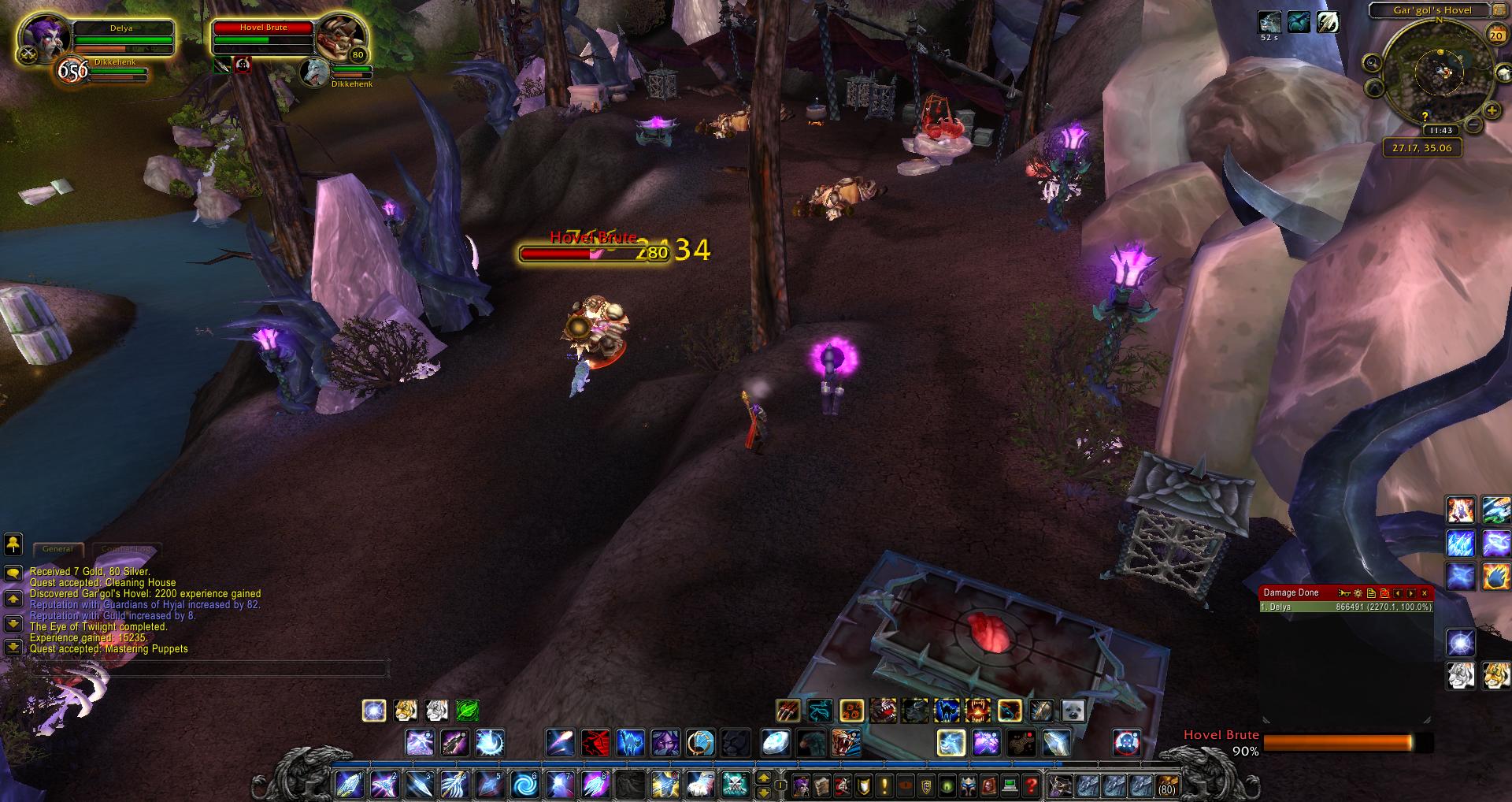Open the calendar button showing 20
The width and height of the screenshot is (1512, 802).
[1495, 34]
